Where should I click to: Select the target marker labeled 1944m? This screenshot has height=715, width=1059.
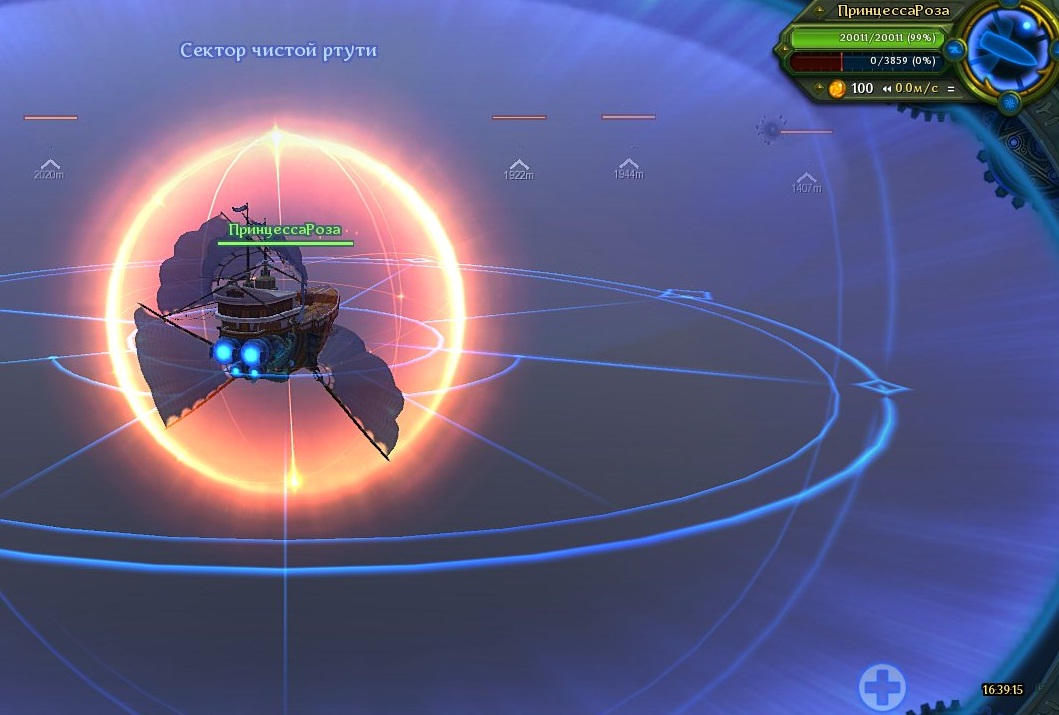point(628,166)
